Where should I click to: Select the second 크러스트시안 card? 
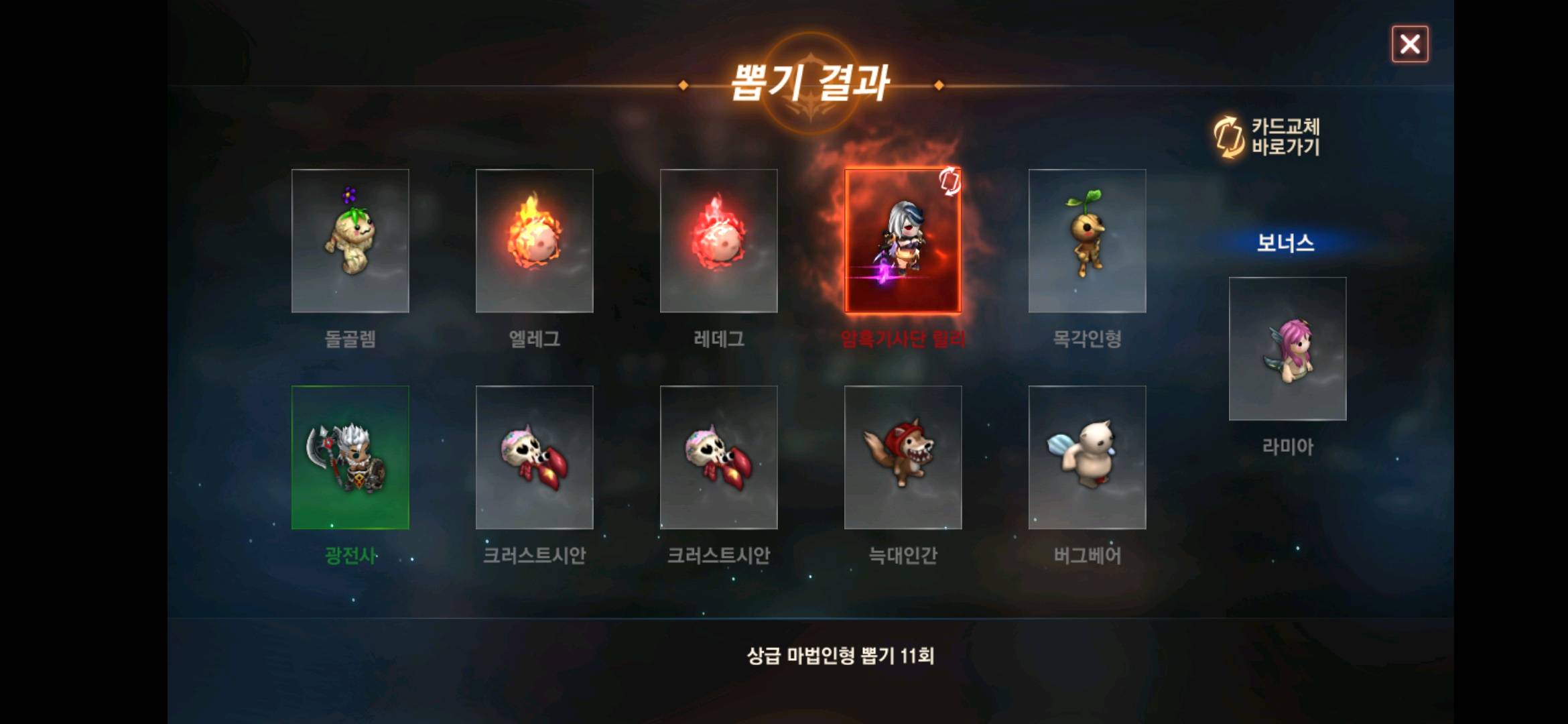click(718, 457)
